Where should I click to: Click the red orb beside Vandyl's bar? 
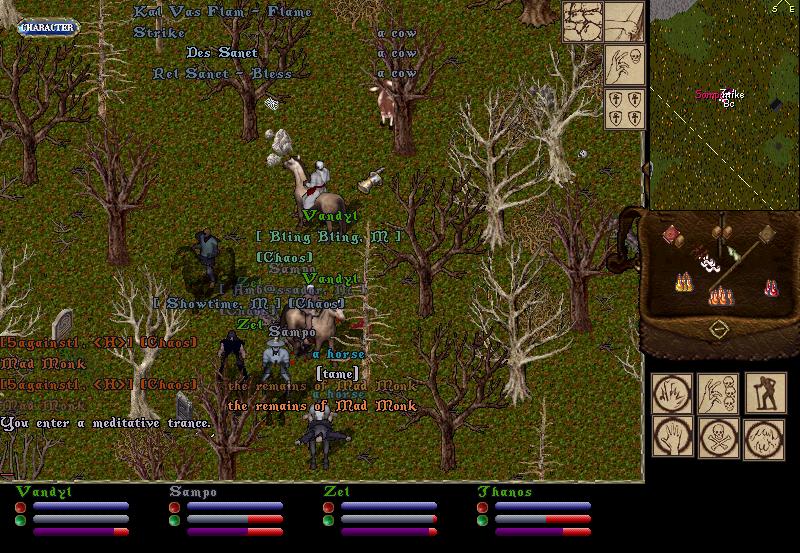click(x=20, y=507)
